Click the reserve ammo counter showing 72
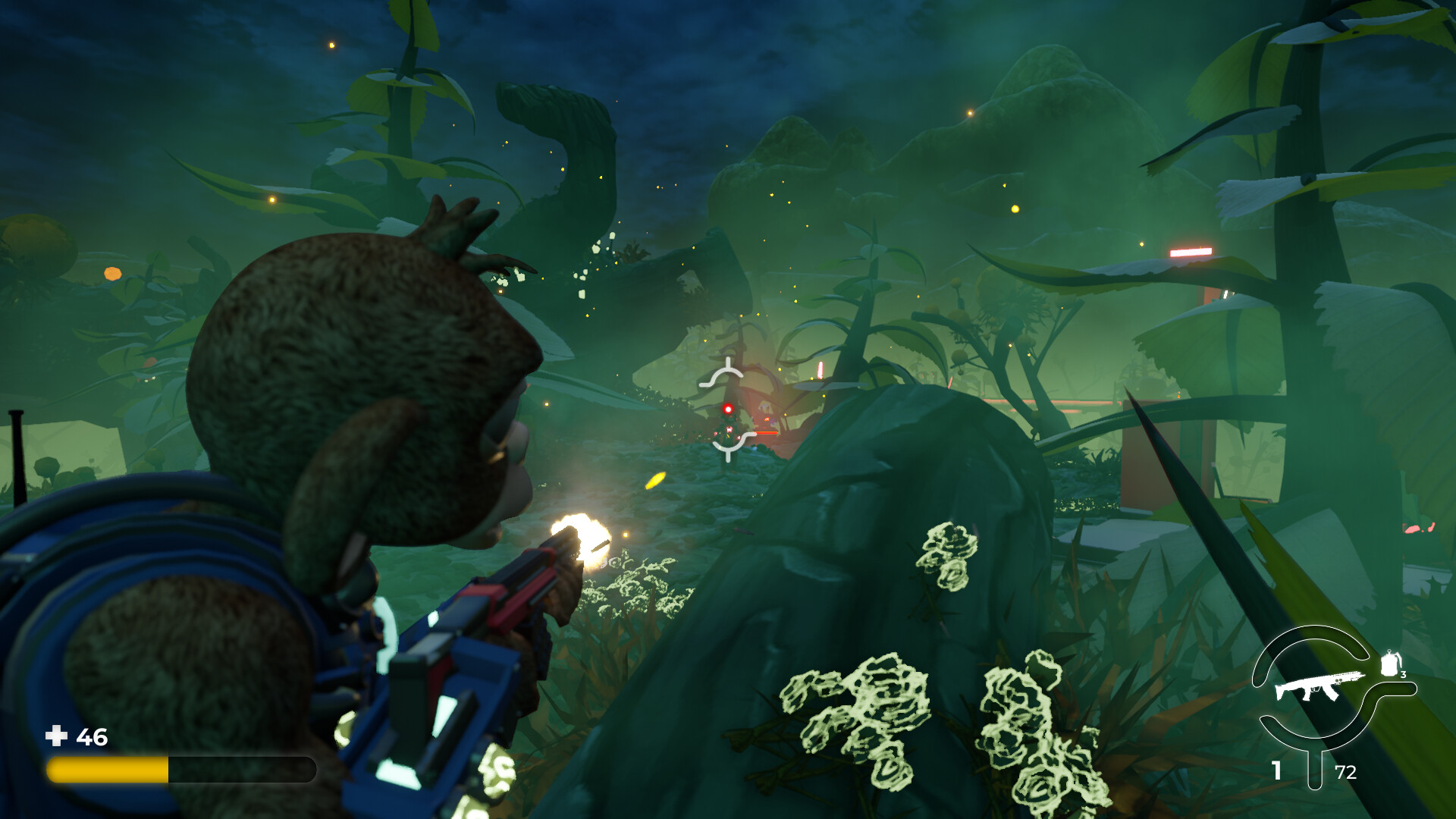1456x819 pixels. pos(1346,771)
